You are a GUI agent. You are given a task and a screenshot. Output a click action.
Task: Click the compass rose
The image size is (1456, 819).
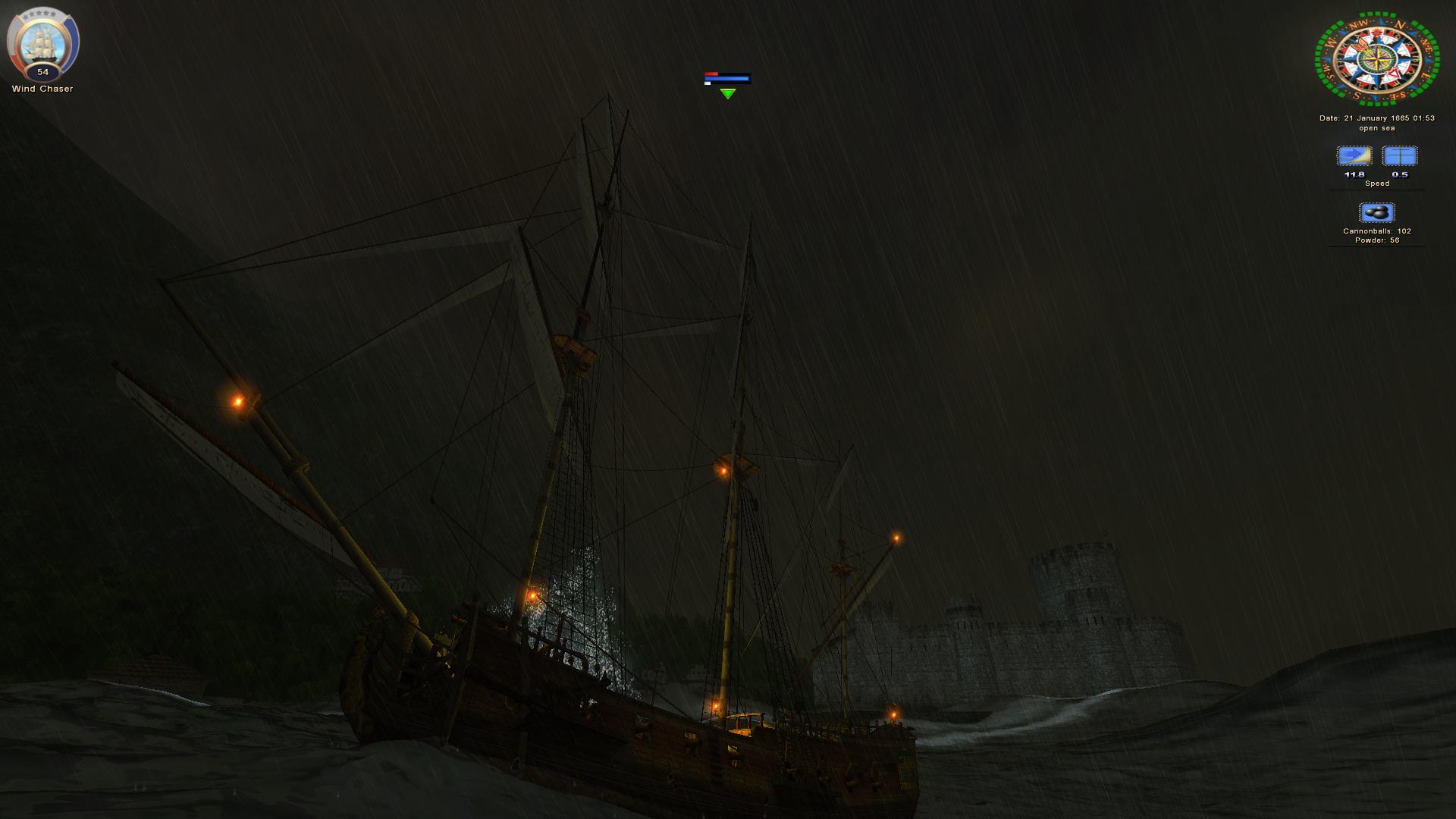(1376, 58)
